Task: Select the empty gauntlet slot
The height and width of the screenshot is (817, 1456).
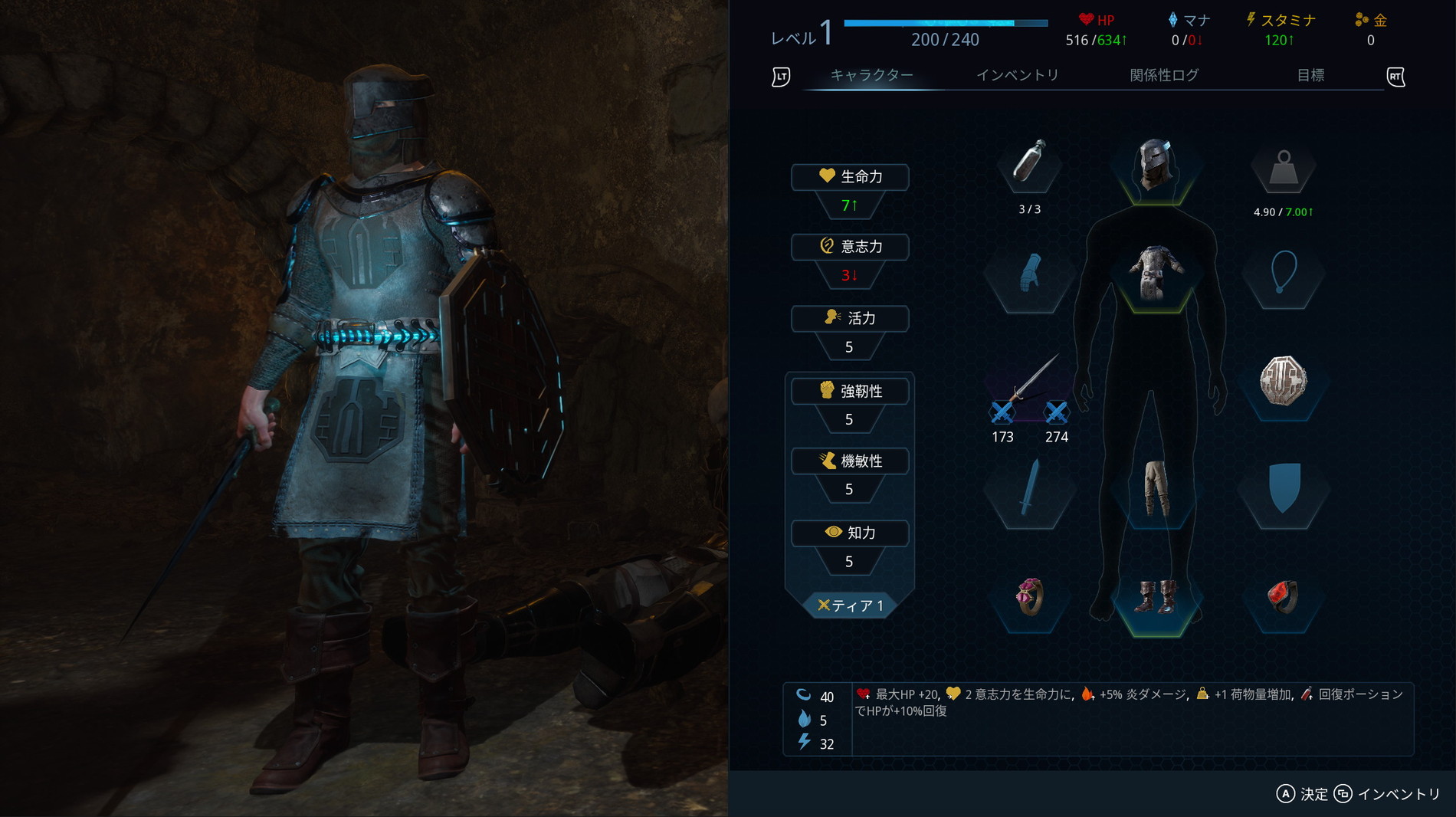Action: pyautogui.click(x=1029, y=274)
